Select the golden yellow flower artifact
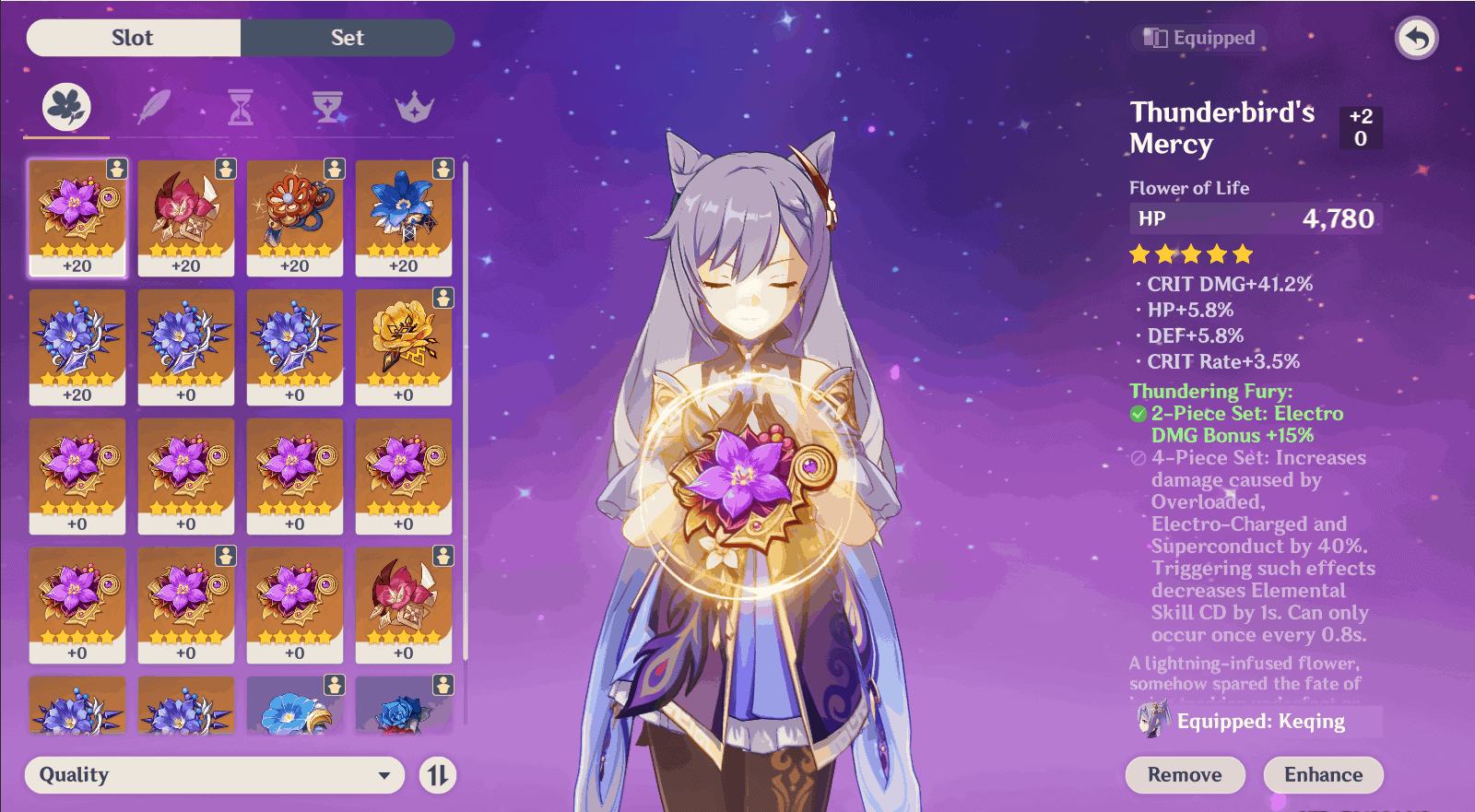The image size is (1475, 812). click(x=403, y=346)
